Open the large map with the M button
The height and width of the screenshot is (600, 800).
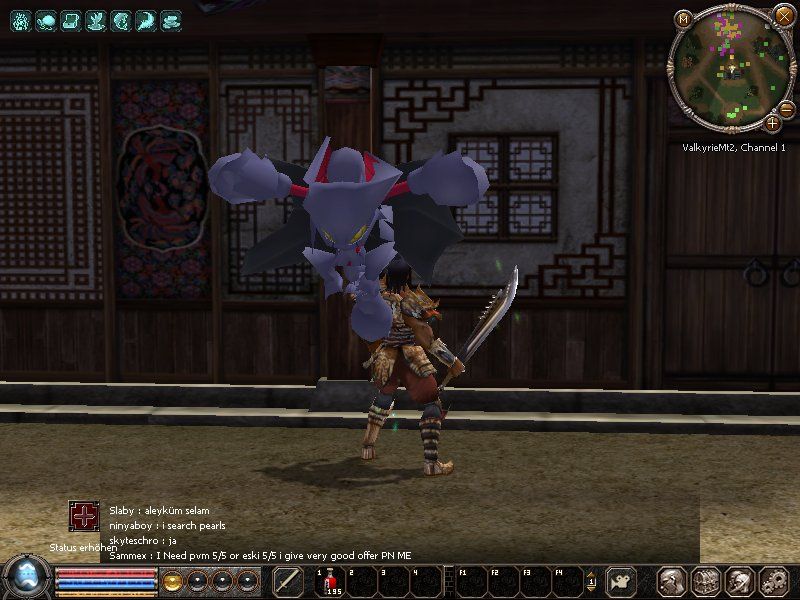pos(683,18)
